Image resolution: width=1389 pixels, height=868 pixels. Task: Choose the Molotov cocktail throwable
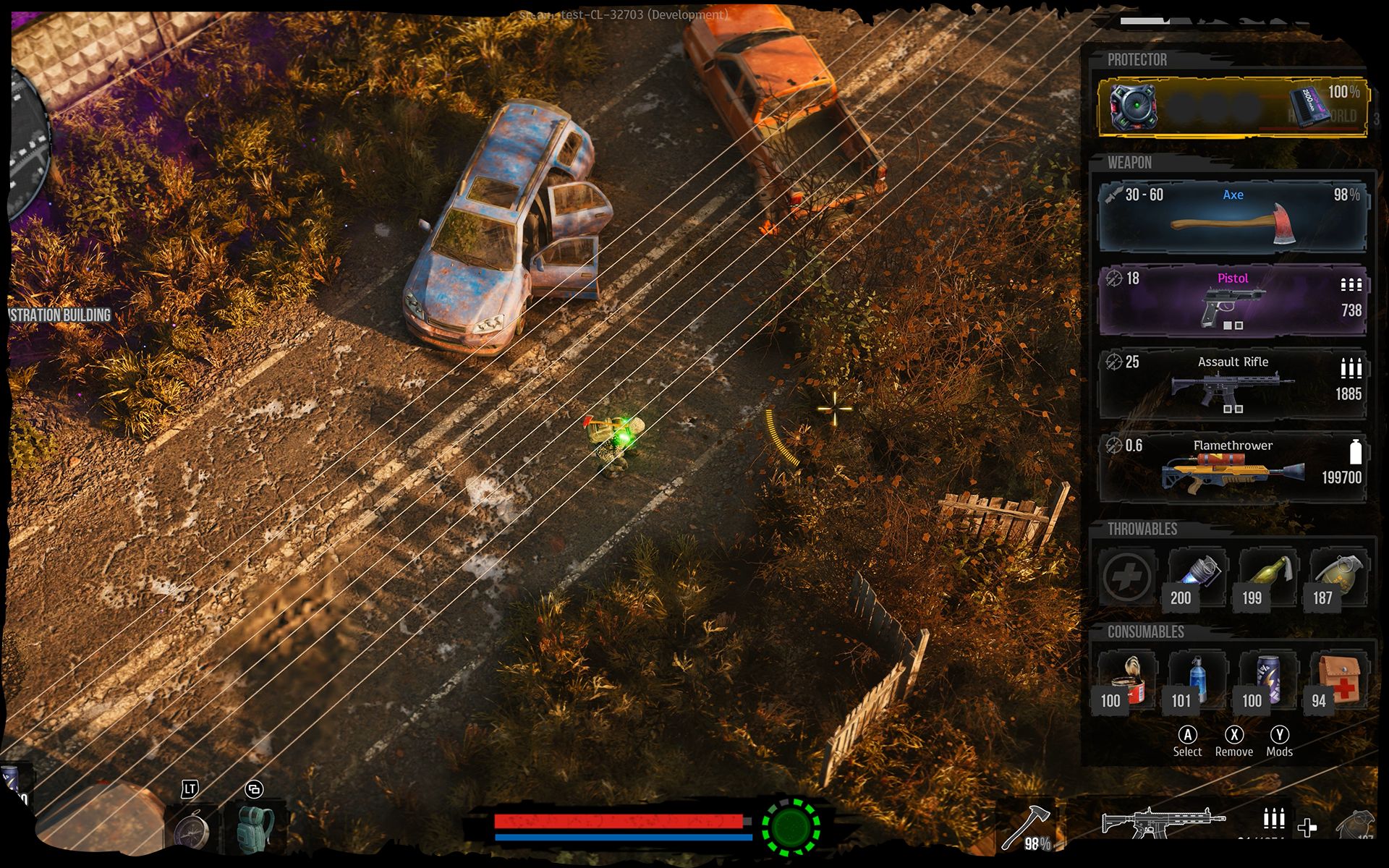[1268, 577]
